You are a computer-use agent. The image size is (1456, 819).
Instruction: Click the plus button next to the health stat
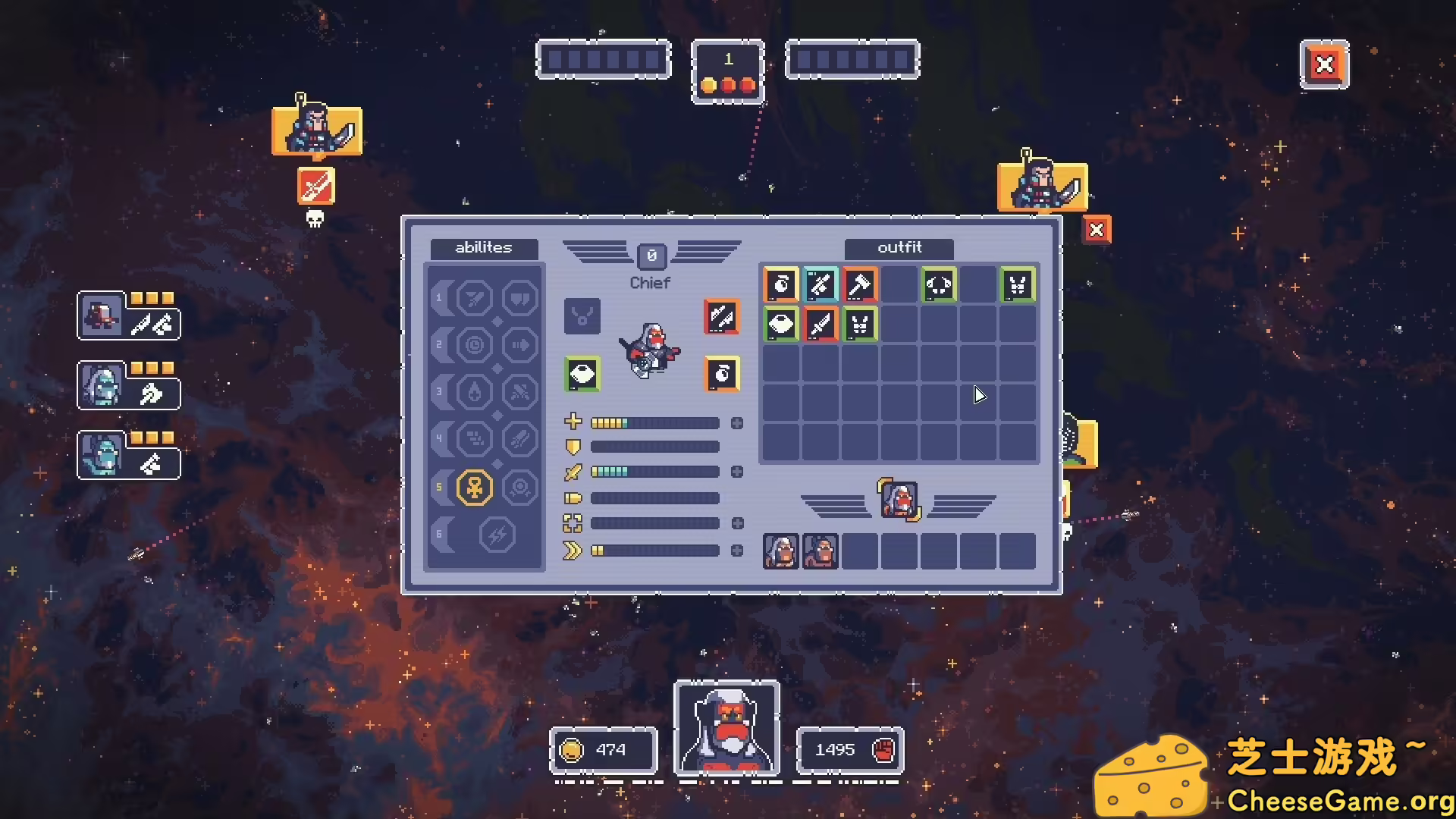737,422
